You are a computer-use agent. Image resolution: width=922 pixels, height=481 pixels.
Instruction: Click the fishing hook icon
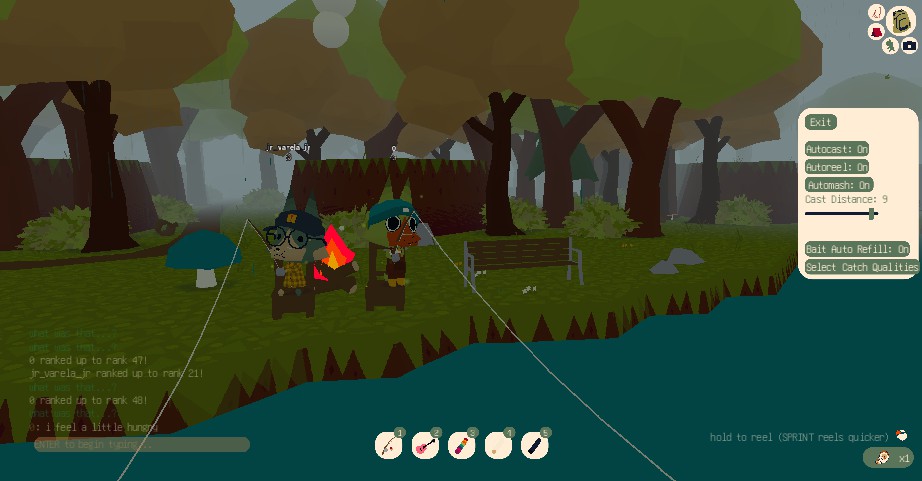click(876, 13)
